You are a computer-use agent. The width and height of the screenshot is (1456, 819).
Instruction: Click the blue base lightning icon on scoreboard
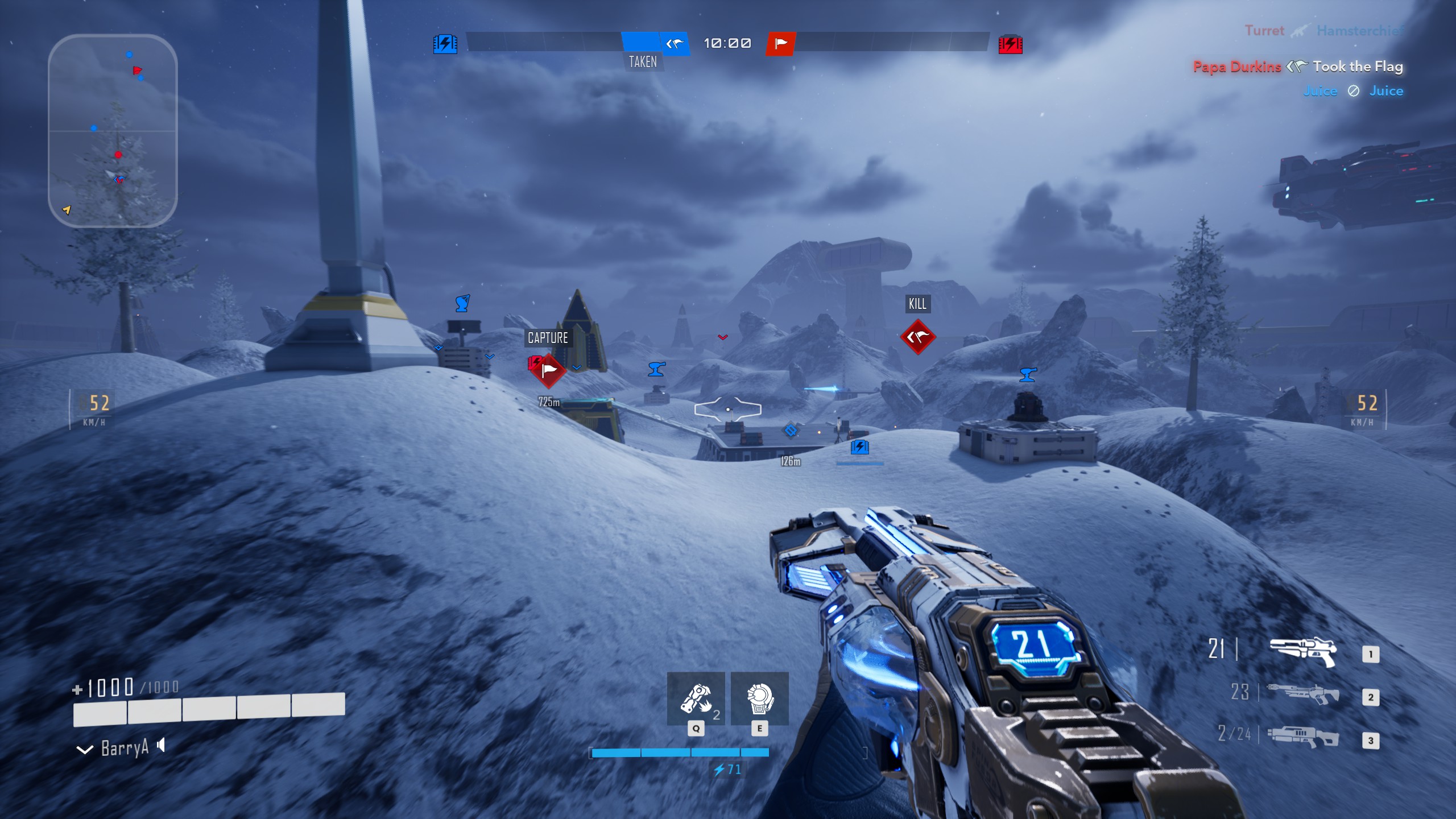[444, 43]
